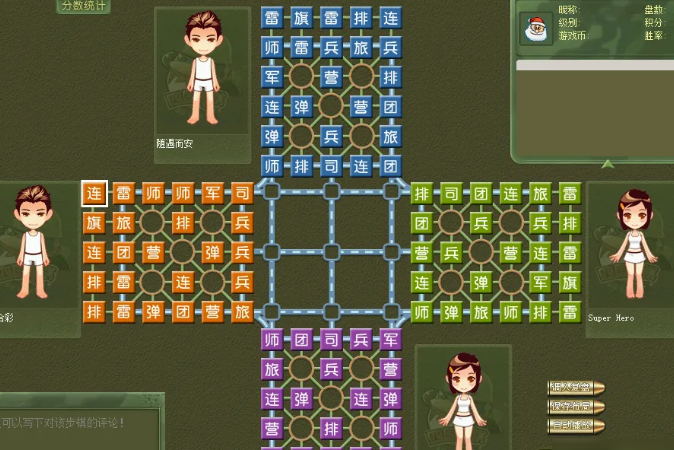Click the Santa Claus avatar icon
This screenshot has height=450, width=674.
(x=534, y=29)
